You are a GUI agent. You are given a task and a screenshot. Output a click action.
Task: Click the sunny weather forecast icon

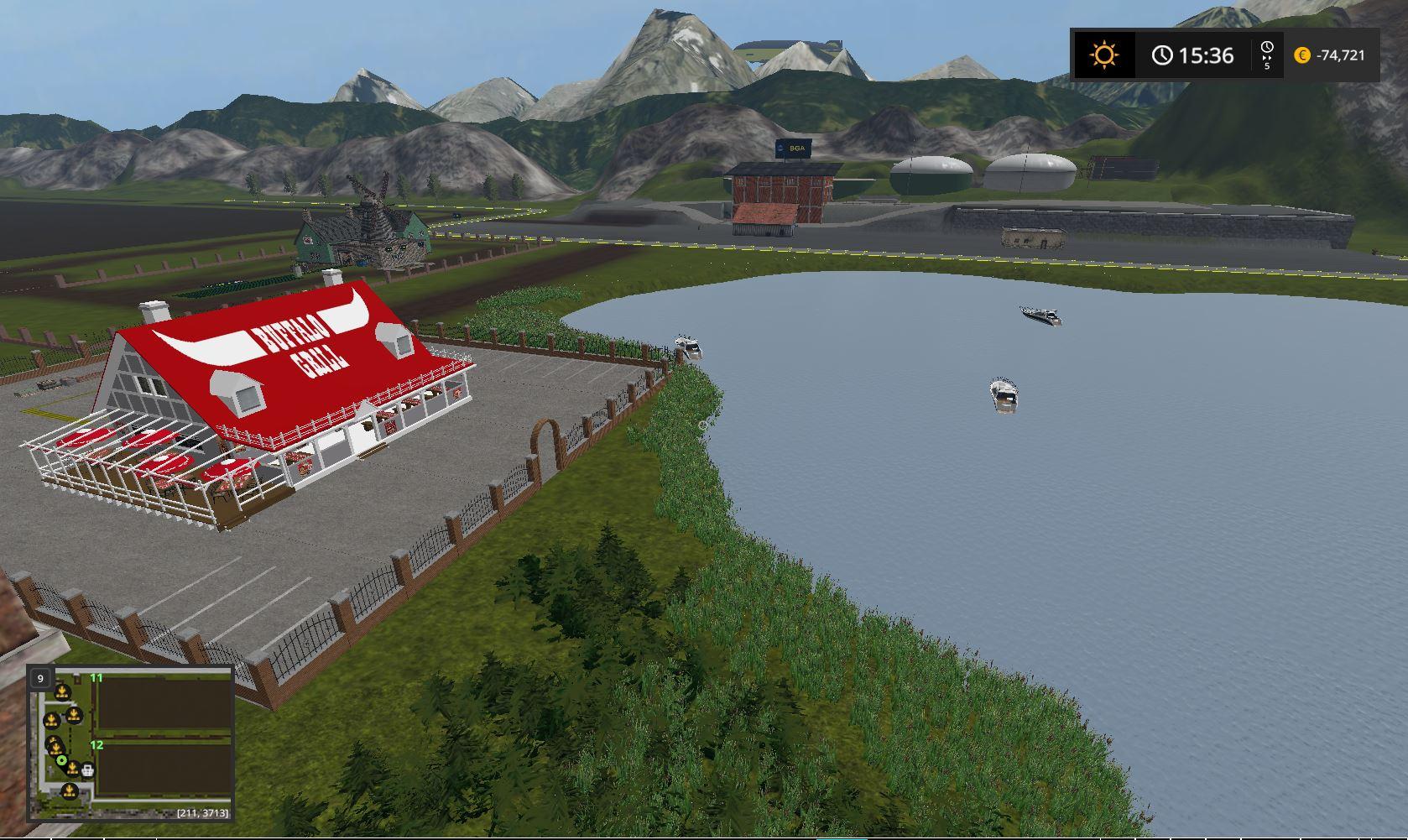[x=1104, y=55]
